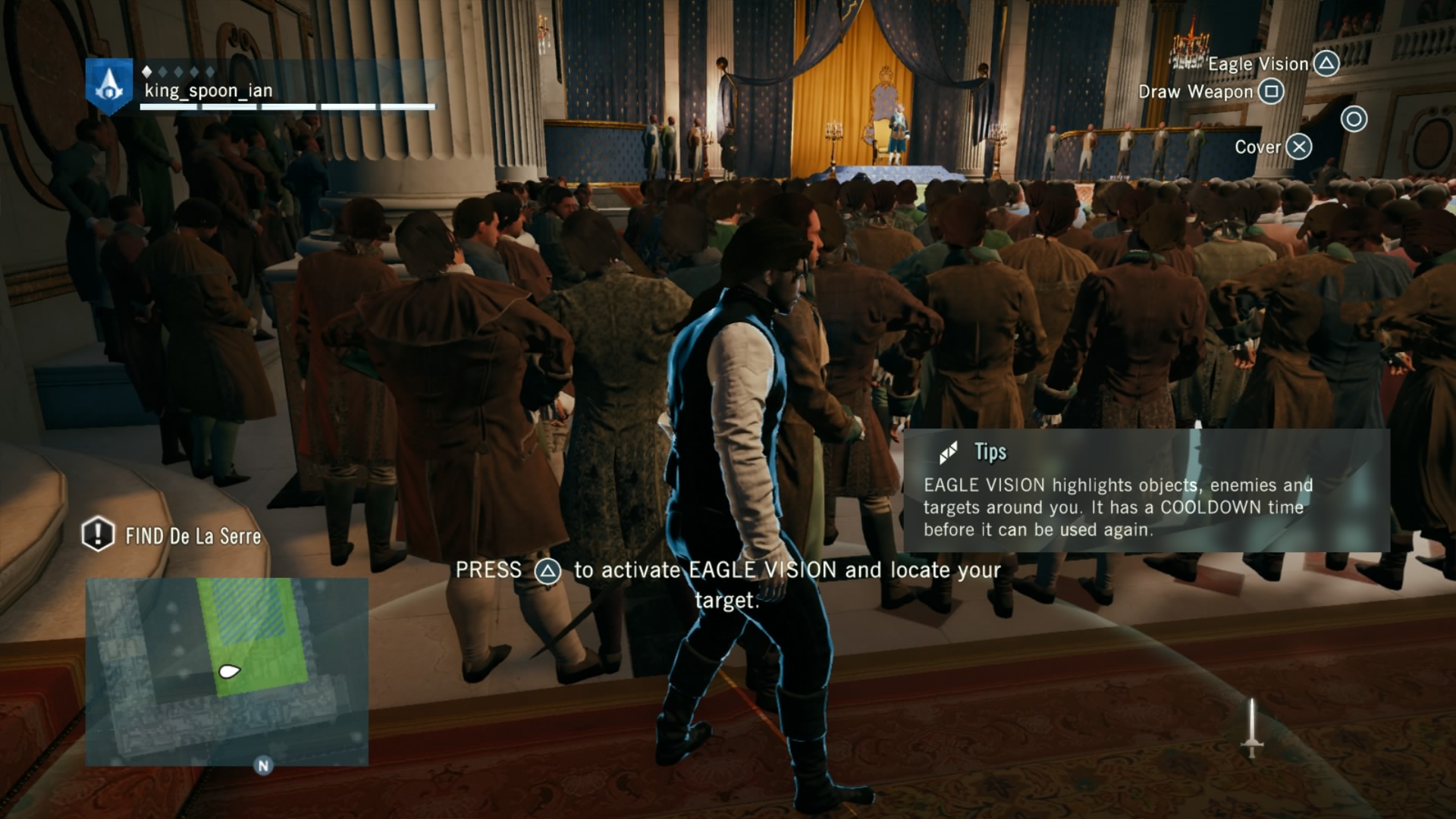Click the exclamation objective marker icon
This screenshot has height=819, width=1456.
pyautogui.click(x=97, y=537)
